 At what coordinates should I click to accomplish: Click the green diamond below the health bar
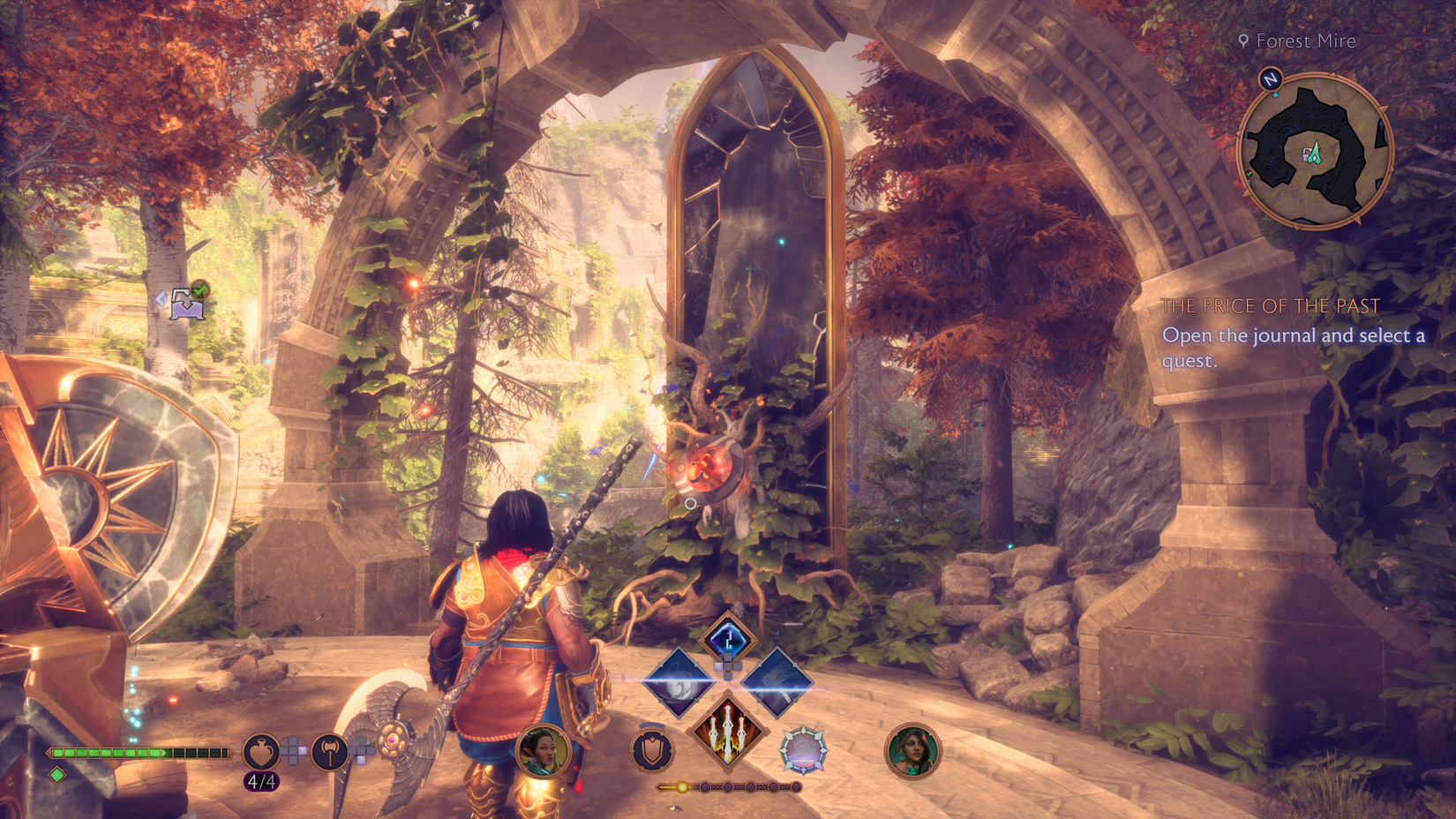[x=56, y=775]
